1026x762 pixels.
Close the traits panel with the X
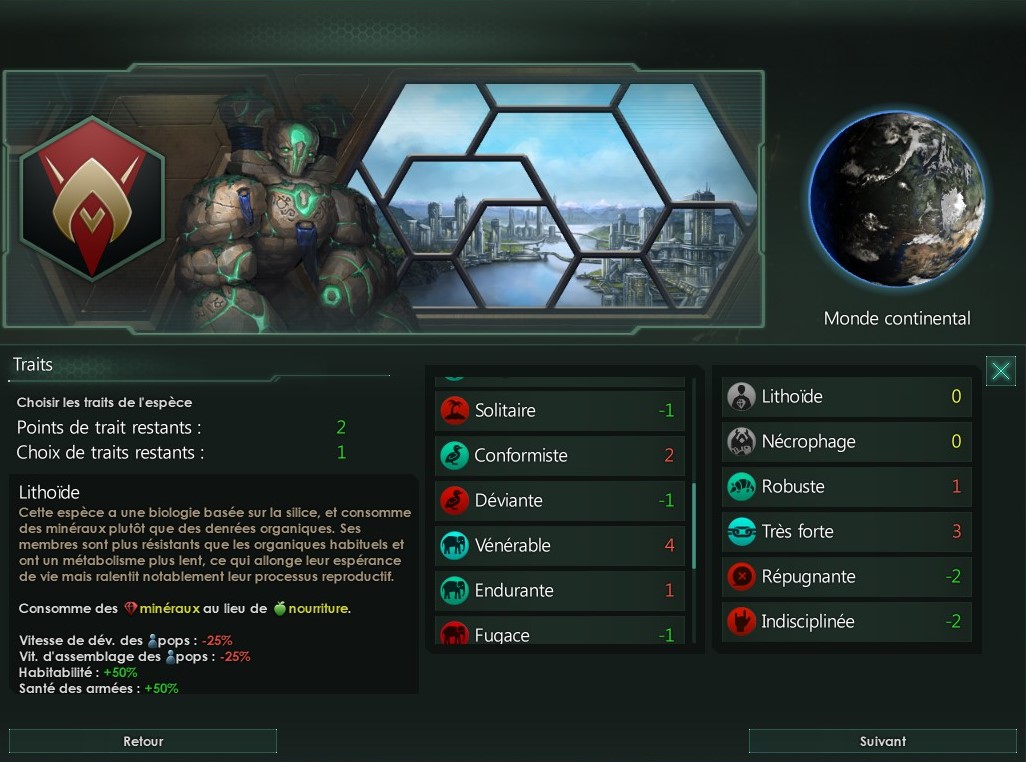1000,371
